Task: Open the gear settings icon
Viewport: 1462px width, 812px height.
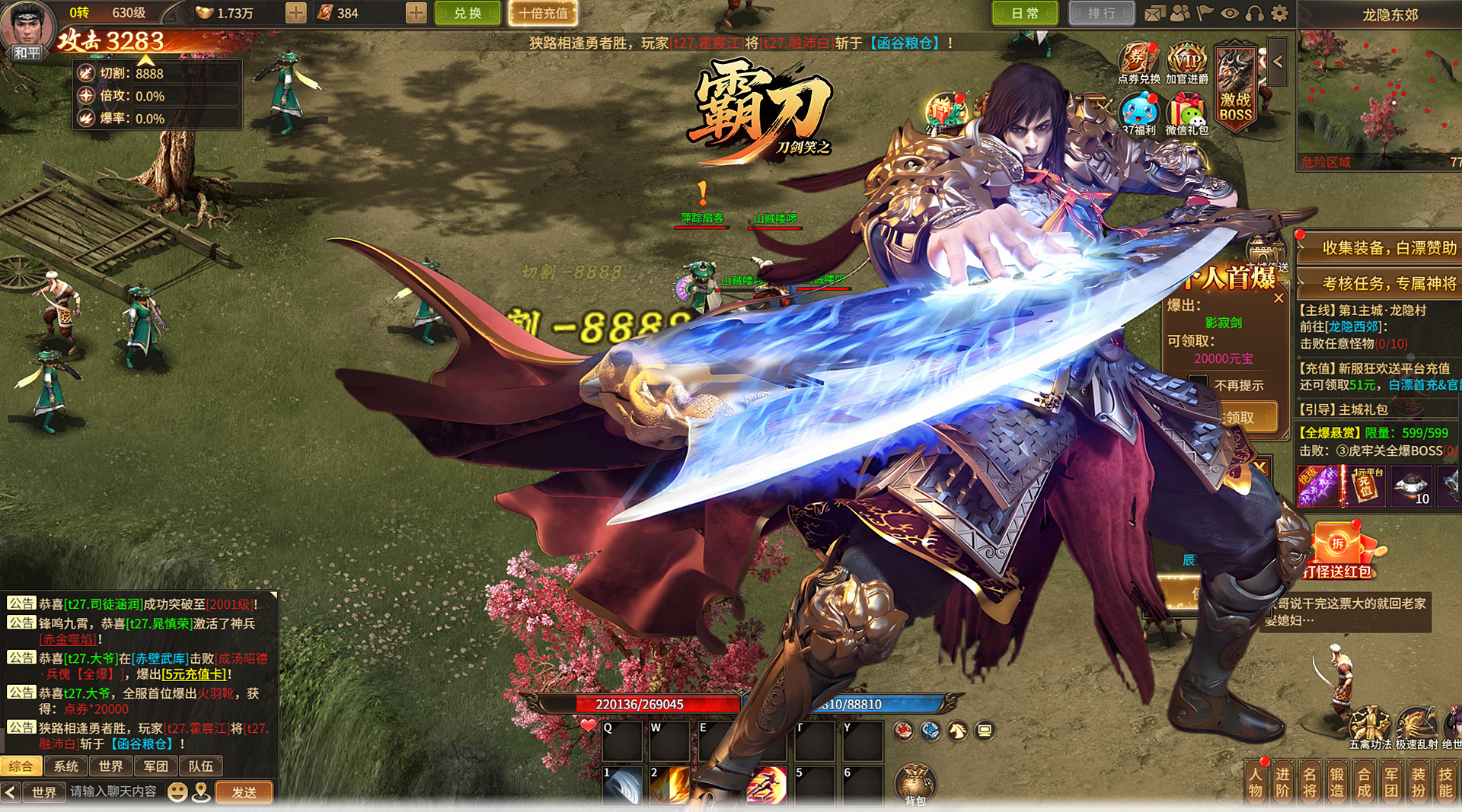Action: tap(1280, 13)
